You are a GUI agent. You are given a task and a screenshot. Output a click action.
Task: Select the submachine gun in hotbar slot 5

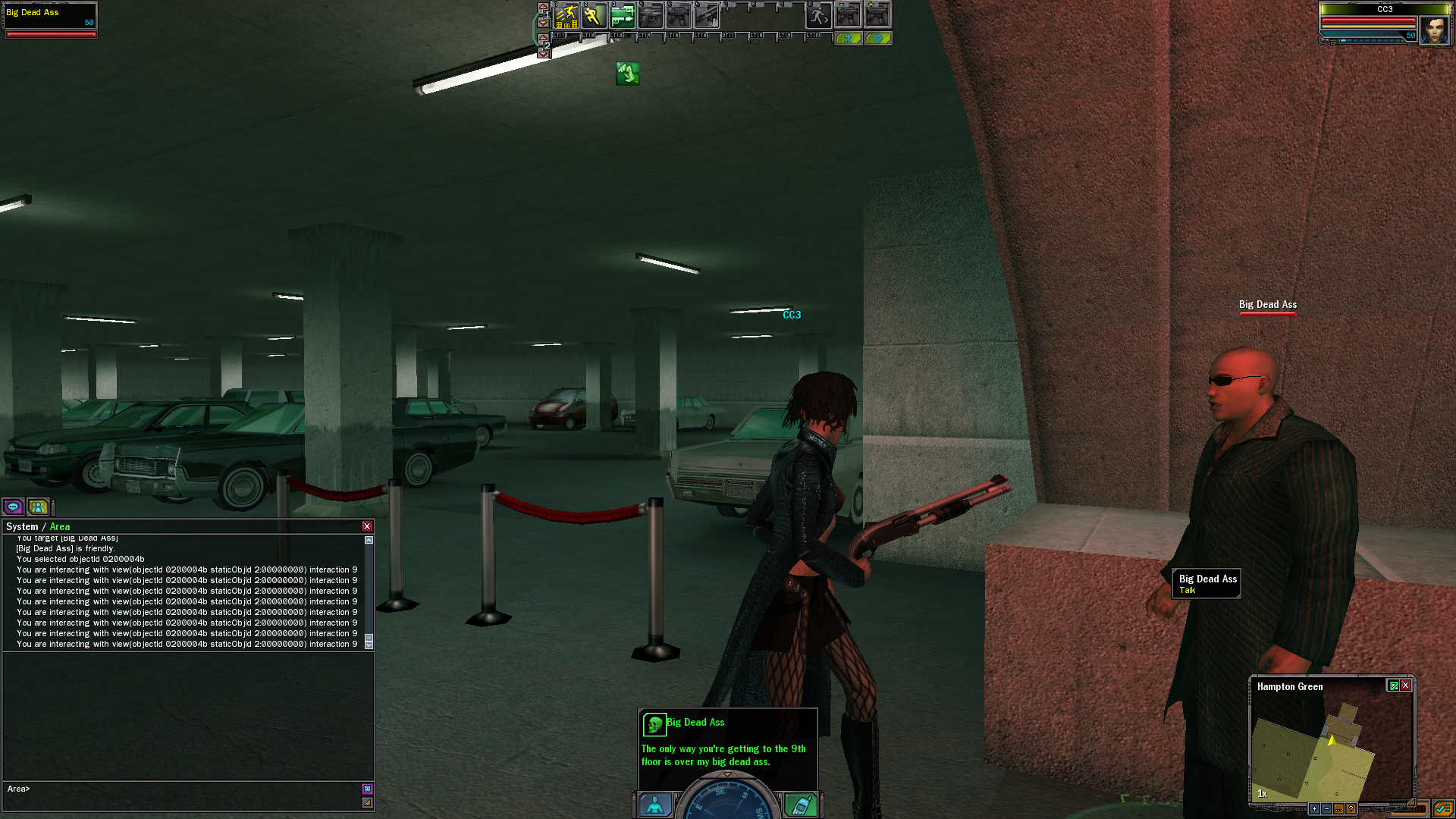678,16
